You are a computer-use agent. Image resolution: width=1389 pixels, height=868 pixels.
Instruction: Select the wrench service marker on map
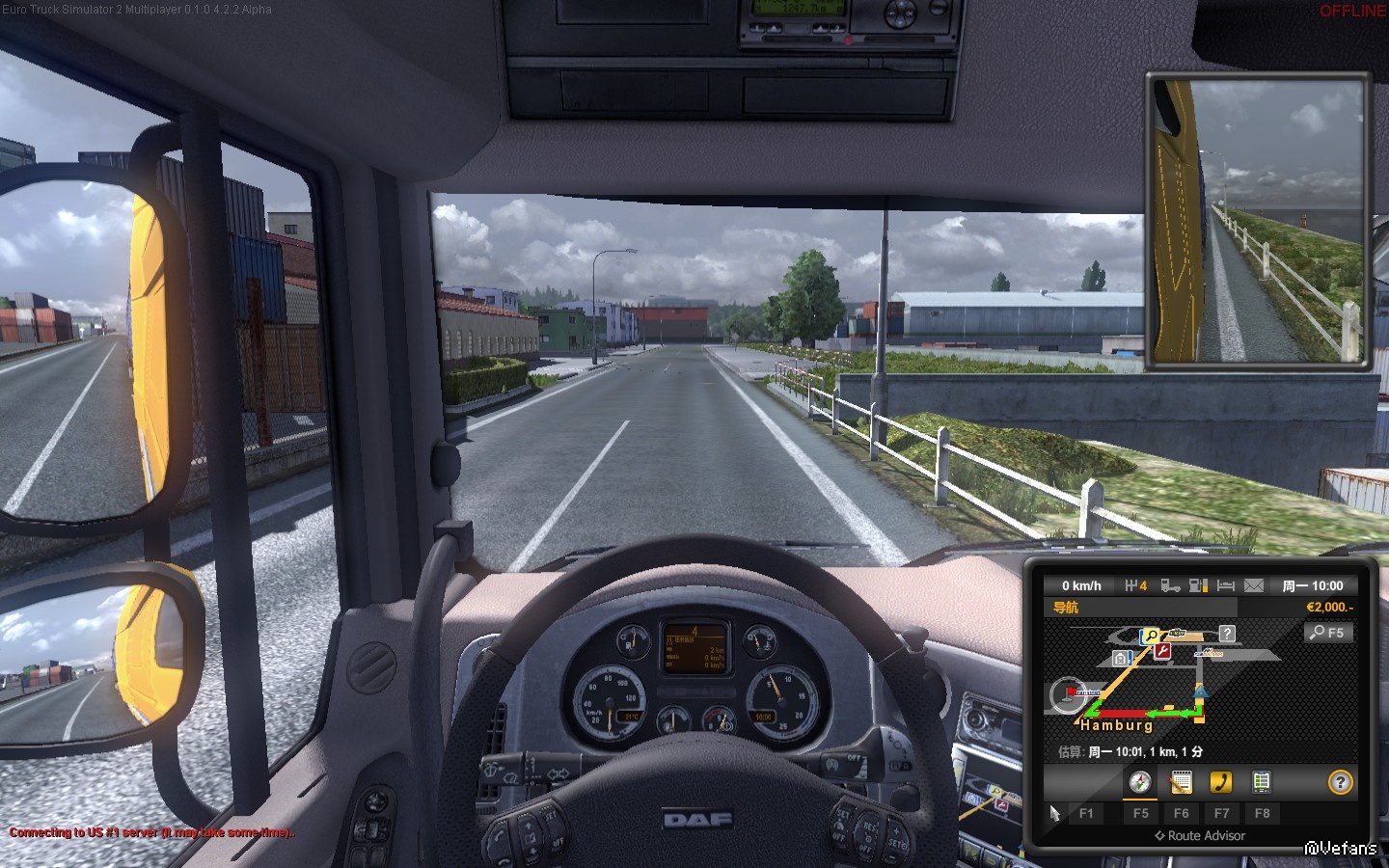click(1163, 652)
